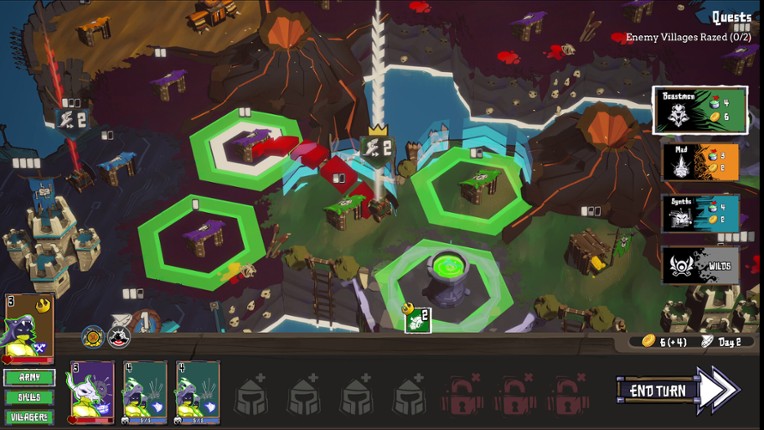The image size is (764, 430).
Task: Show the Villagers tab
Action: pyautogui.click(x=29, y=416)
